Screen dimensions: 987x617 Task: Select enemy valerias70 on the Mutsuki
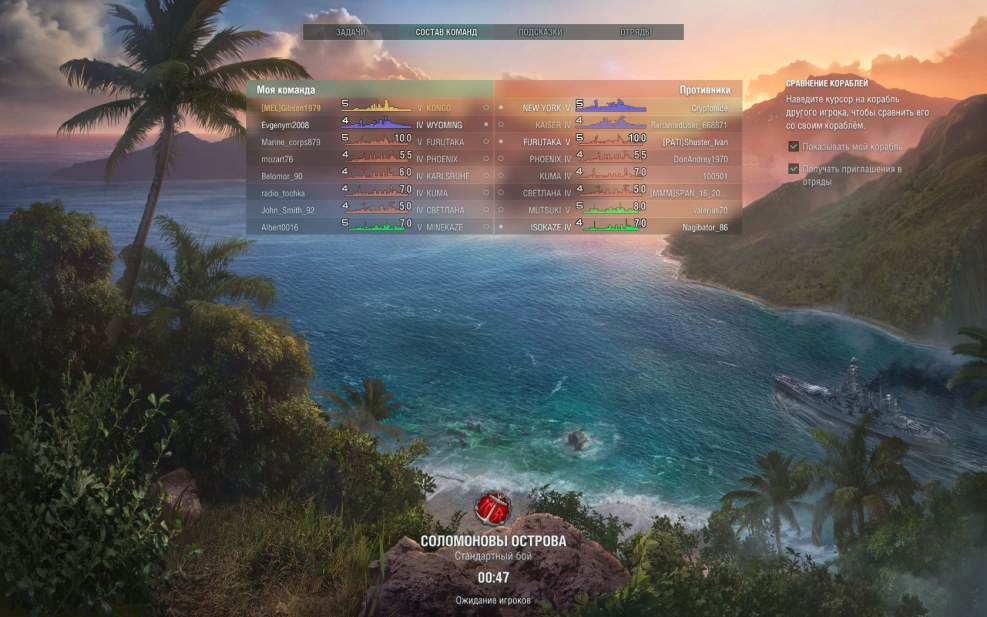point(709,210)
